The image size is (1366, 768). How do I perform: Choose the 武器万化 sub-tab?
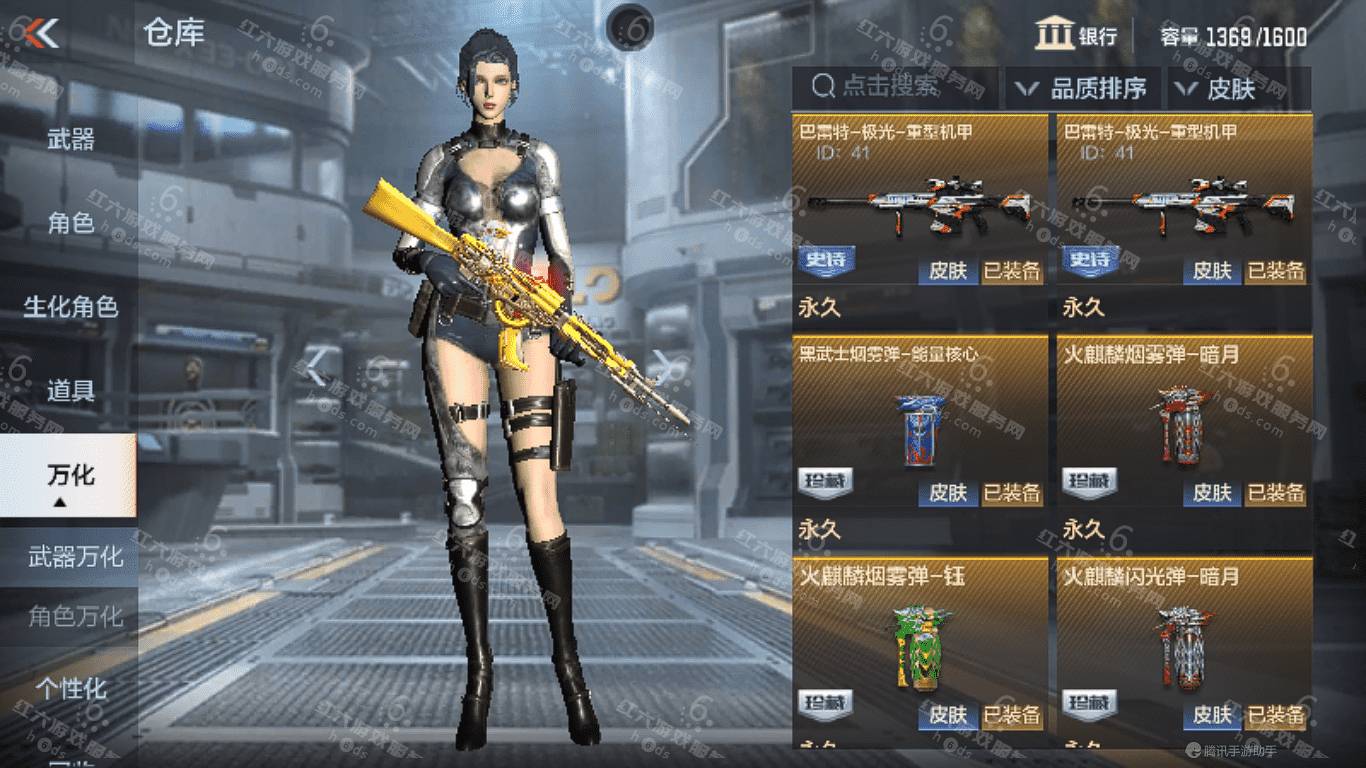click(75, 556)
